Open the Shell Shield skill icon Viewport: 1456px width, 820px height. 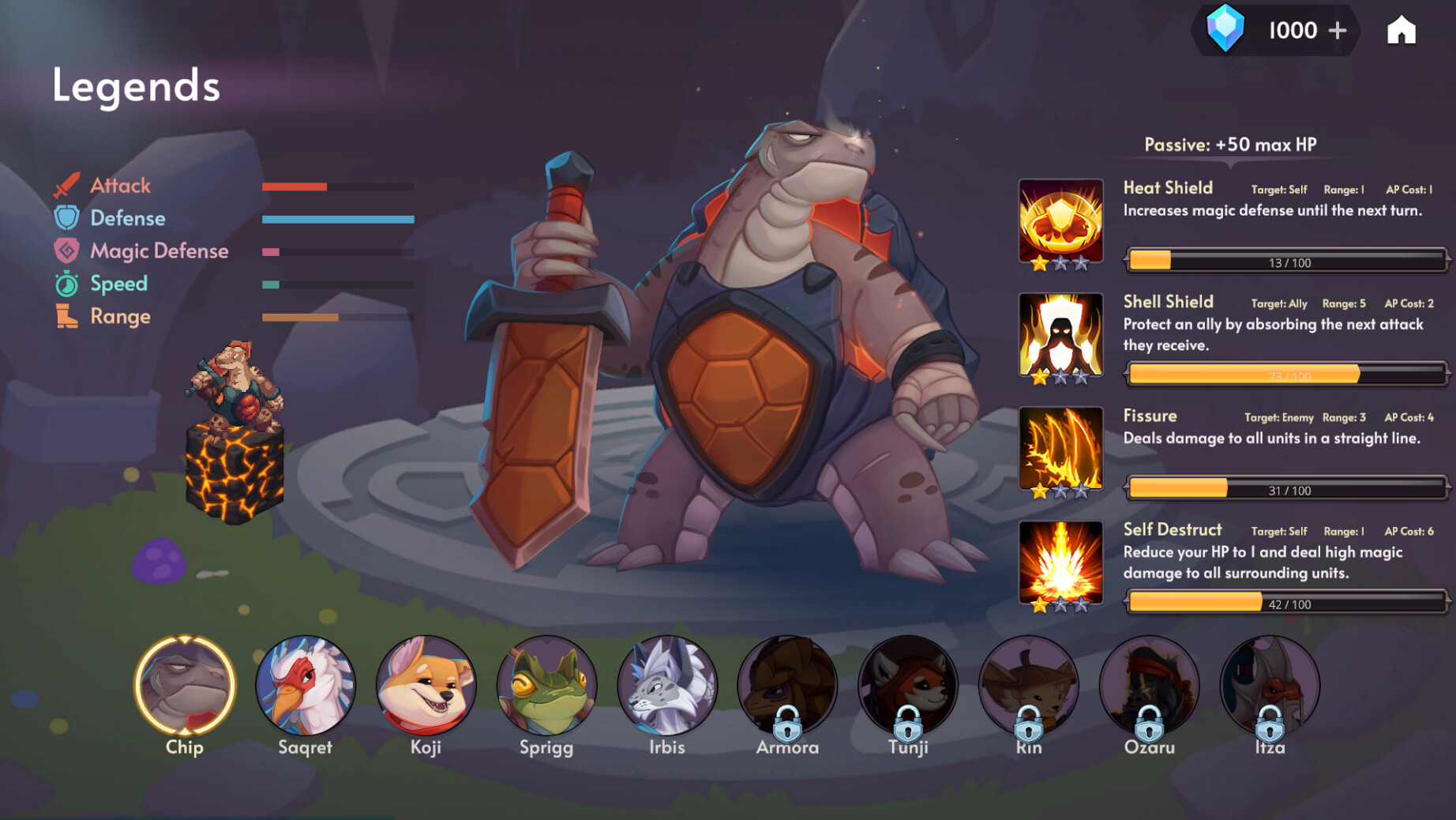1061,335
